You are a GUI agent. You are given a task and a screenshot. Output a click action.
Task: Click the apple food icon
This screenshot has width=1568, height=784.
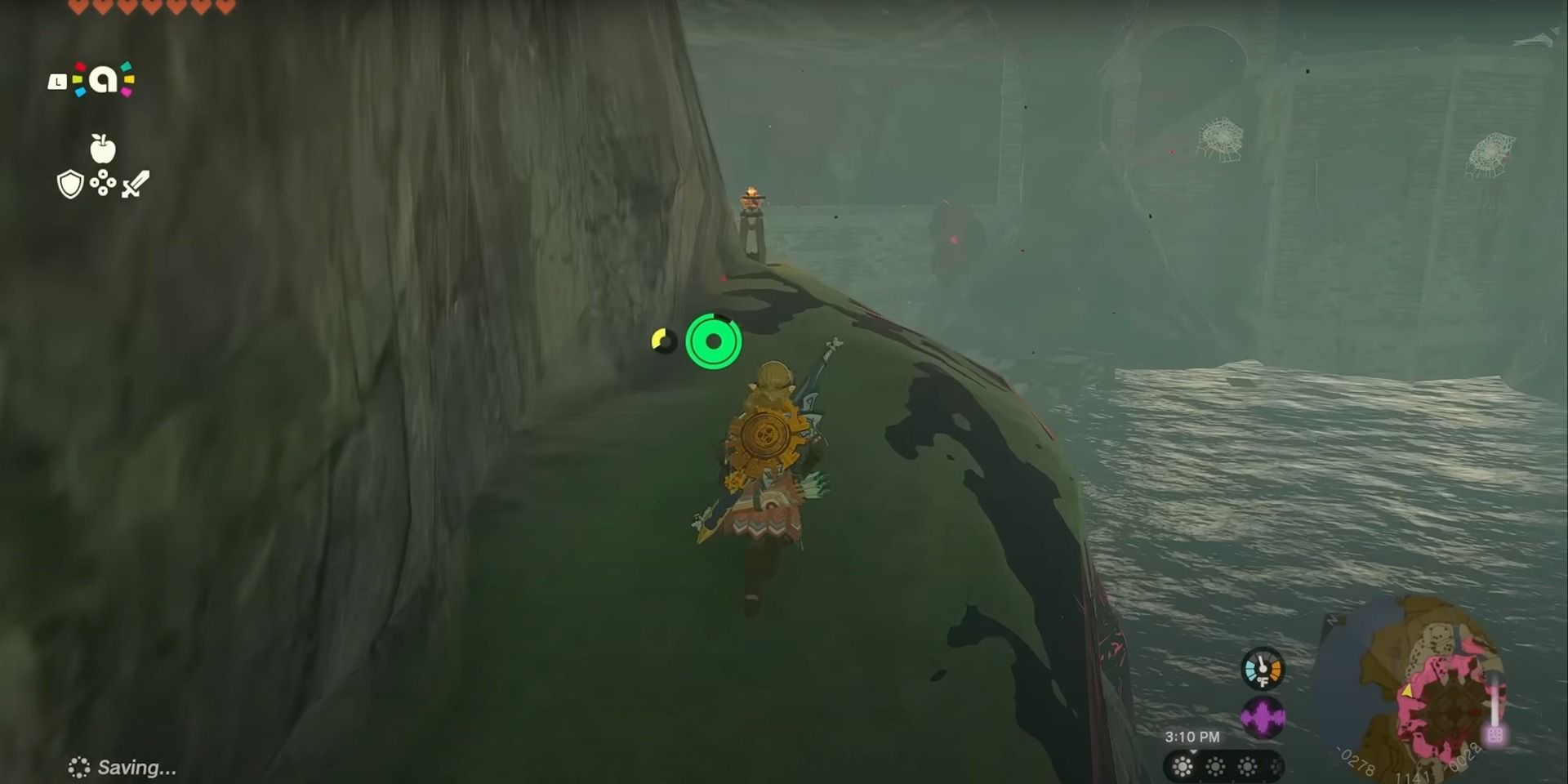102,148
